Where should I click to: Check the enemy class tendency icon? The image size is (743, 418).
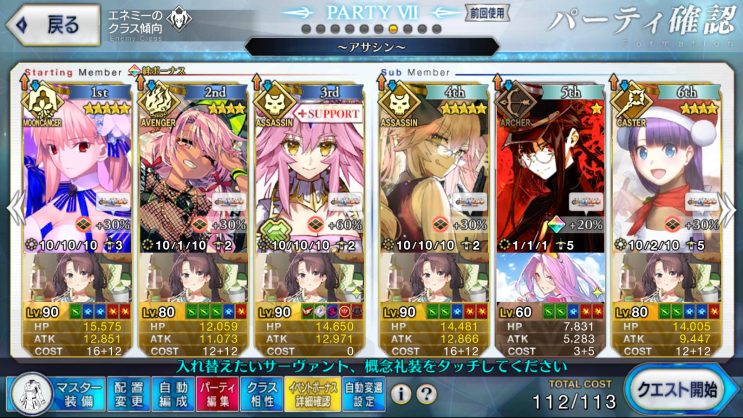pos(181,19)
